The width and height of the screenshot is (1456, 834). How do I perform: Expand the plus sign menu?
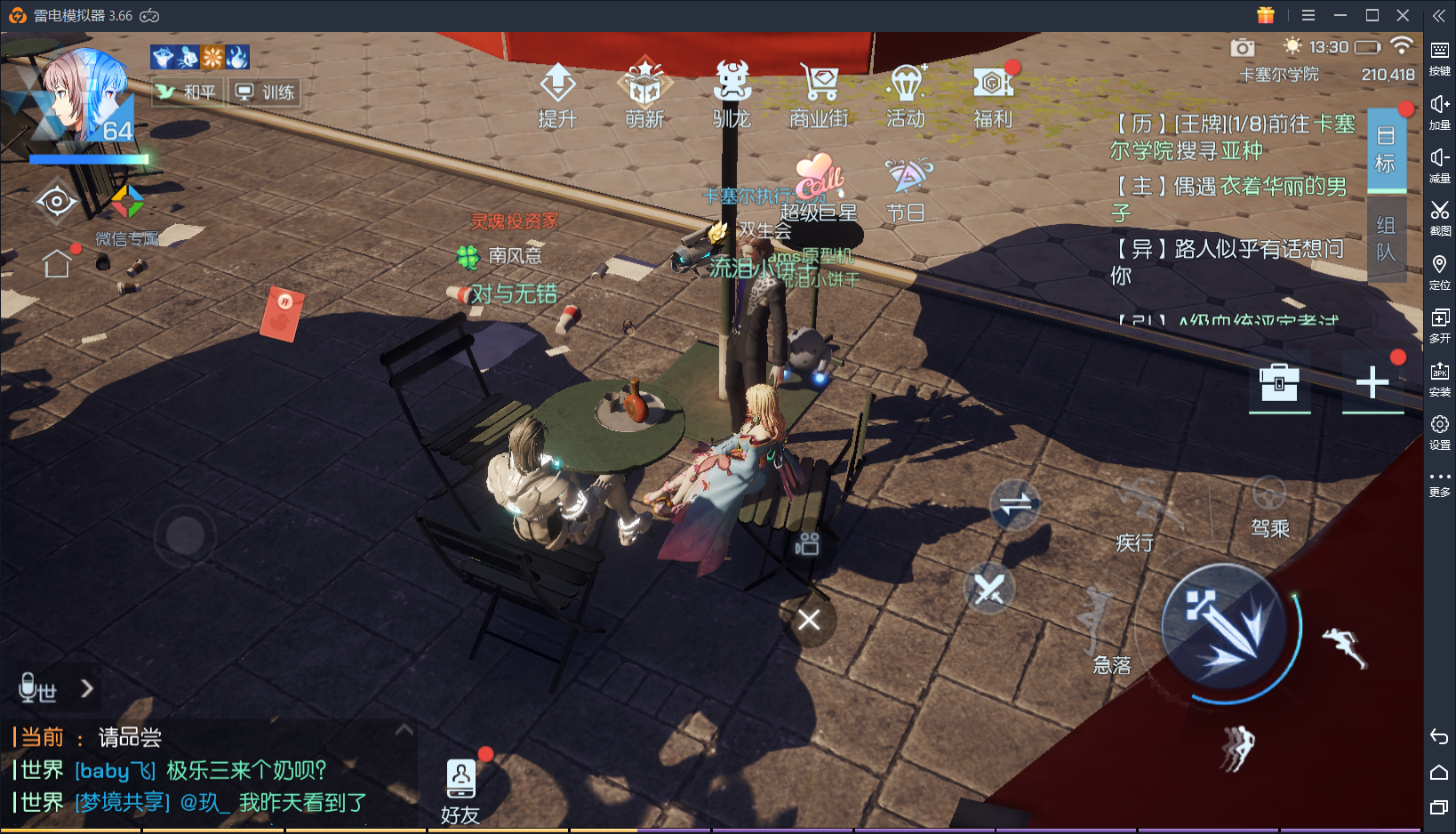tap(1372, 383)
